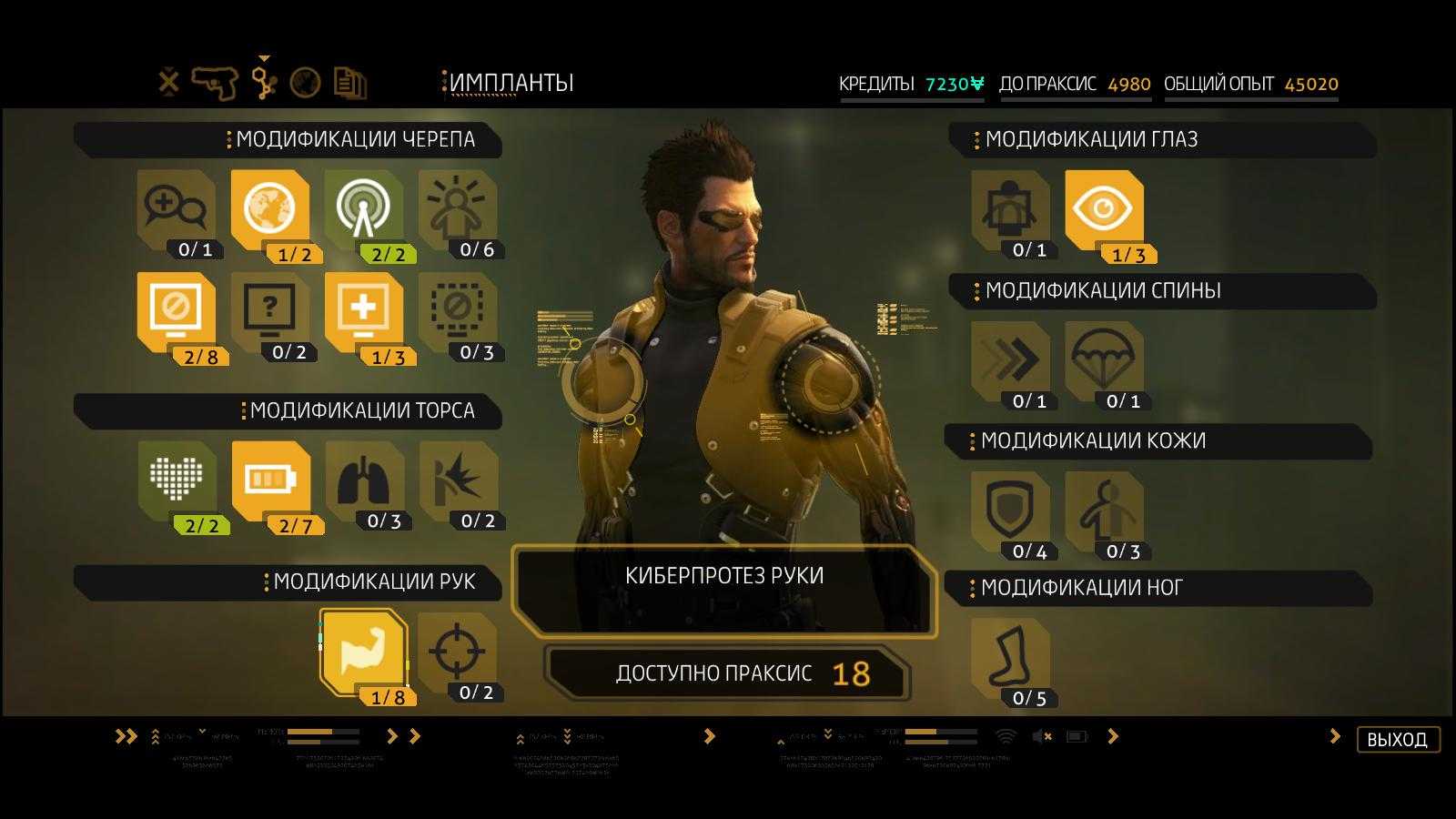Image resolution: width=1456 pixels, height=819 pixels.
Task: Open the inventory pistol tab
Action: (215, 82)
